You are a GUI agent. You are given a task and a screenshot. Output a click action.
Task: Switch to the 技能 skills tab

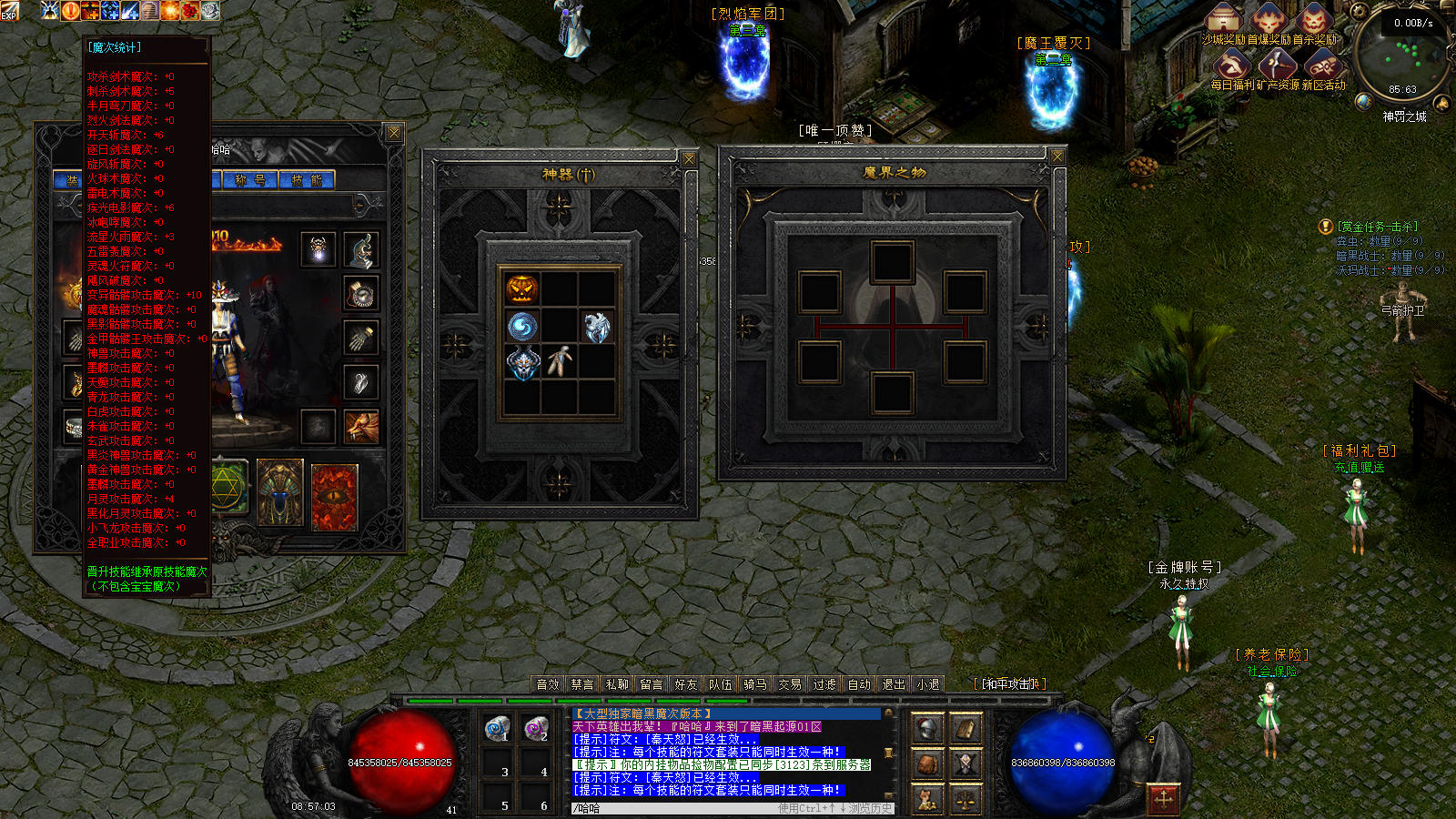pos(307,180)
